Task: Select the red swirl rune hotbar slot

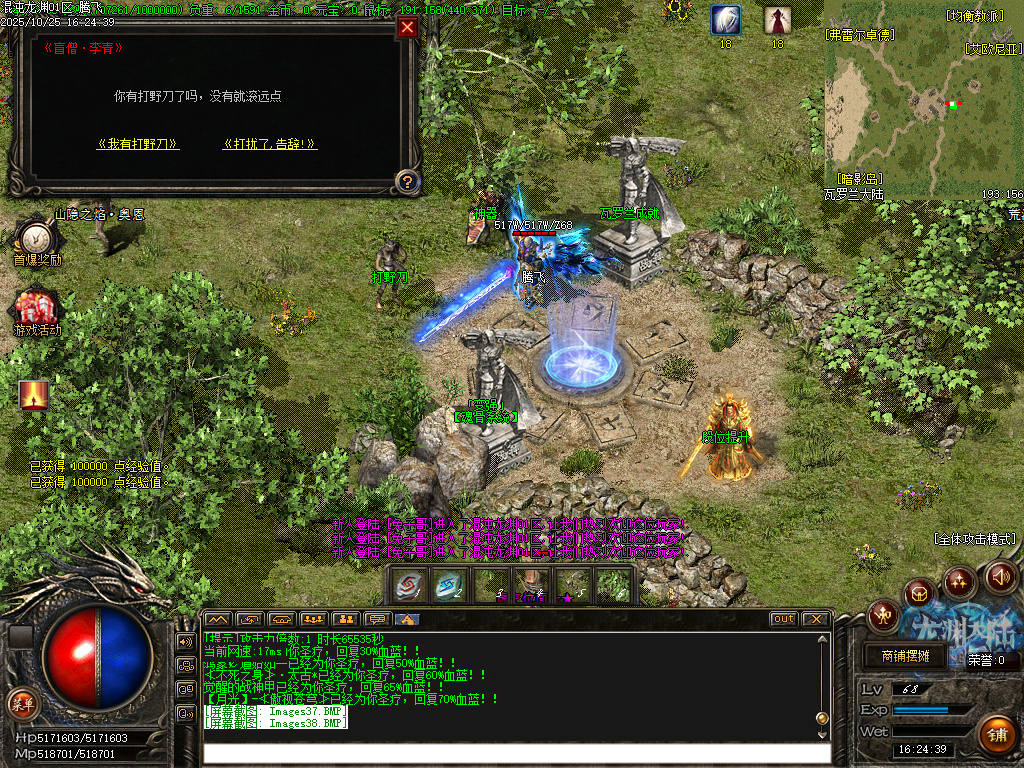Action: 409,585
